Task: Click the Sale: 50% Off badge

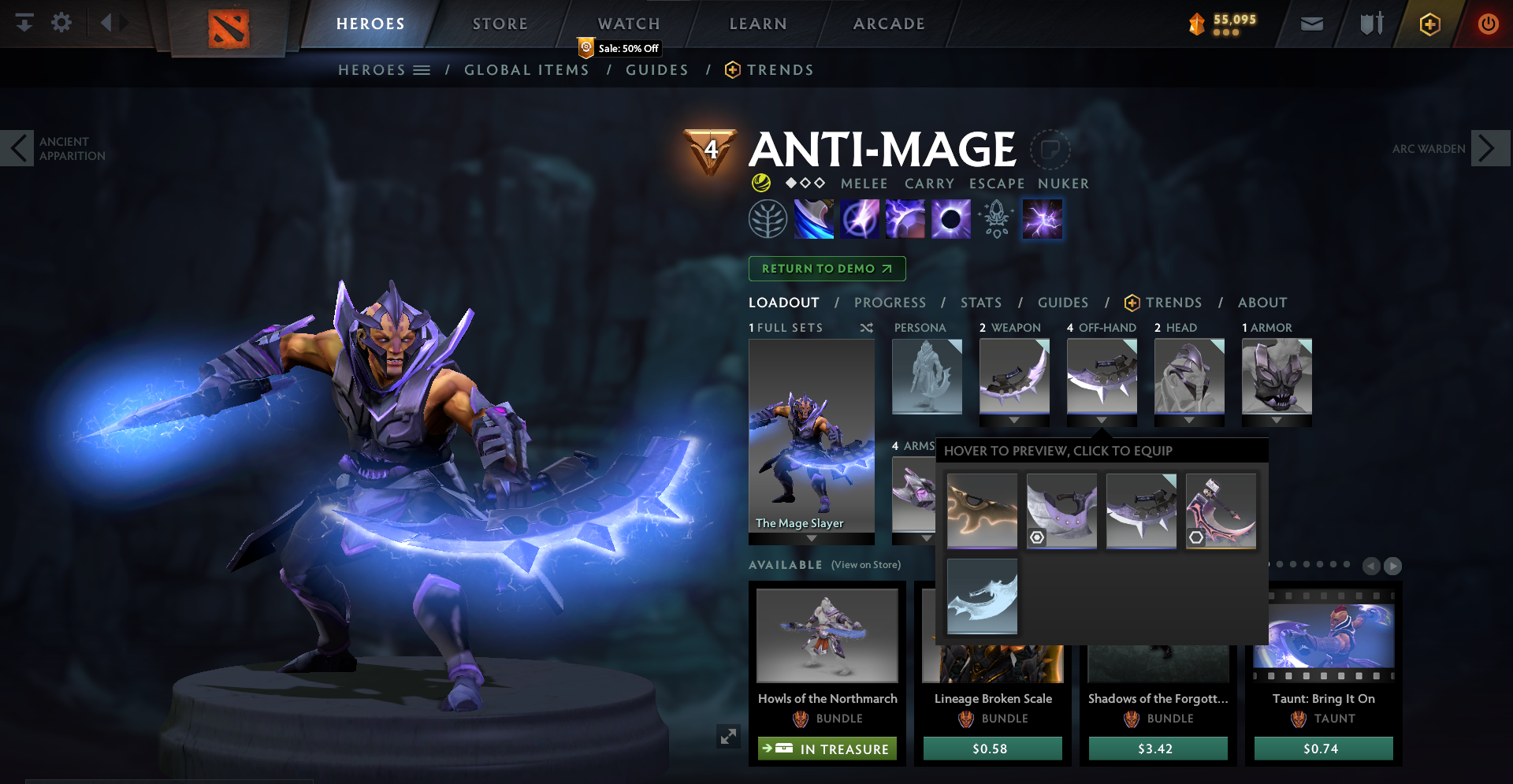Action: pyautogui.click(x=619, y=48)
